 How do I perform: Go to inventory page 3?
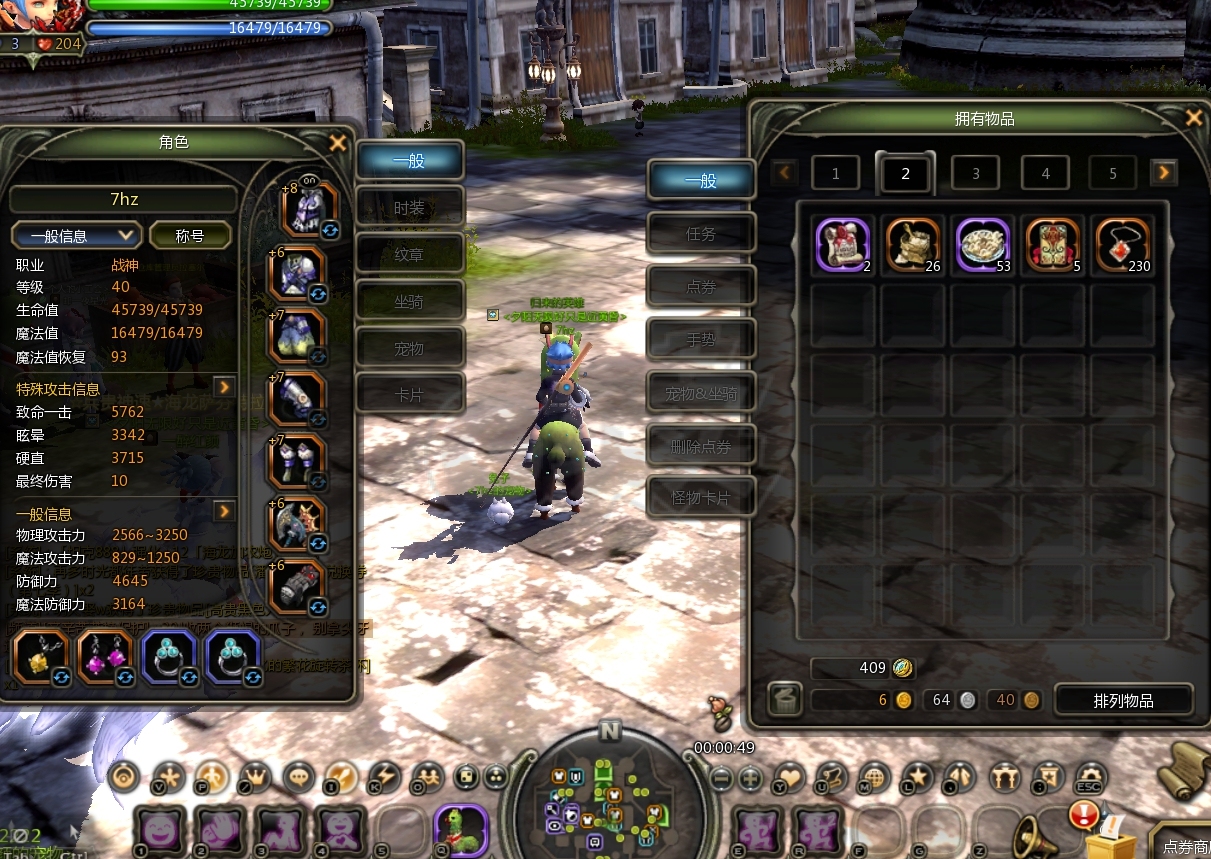point(976,174)
